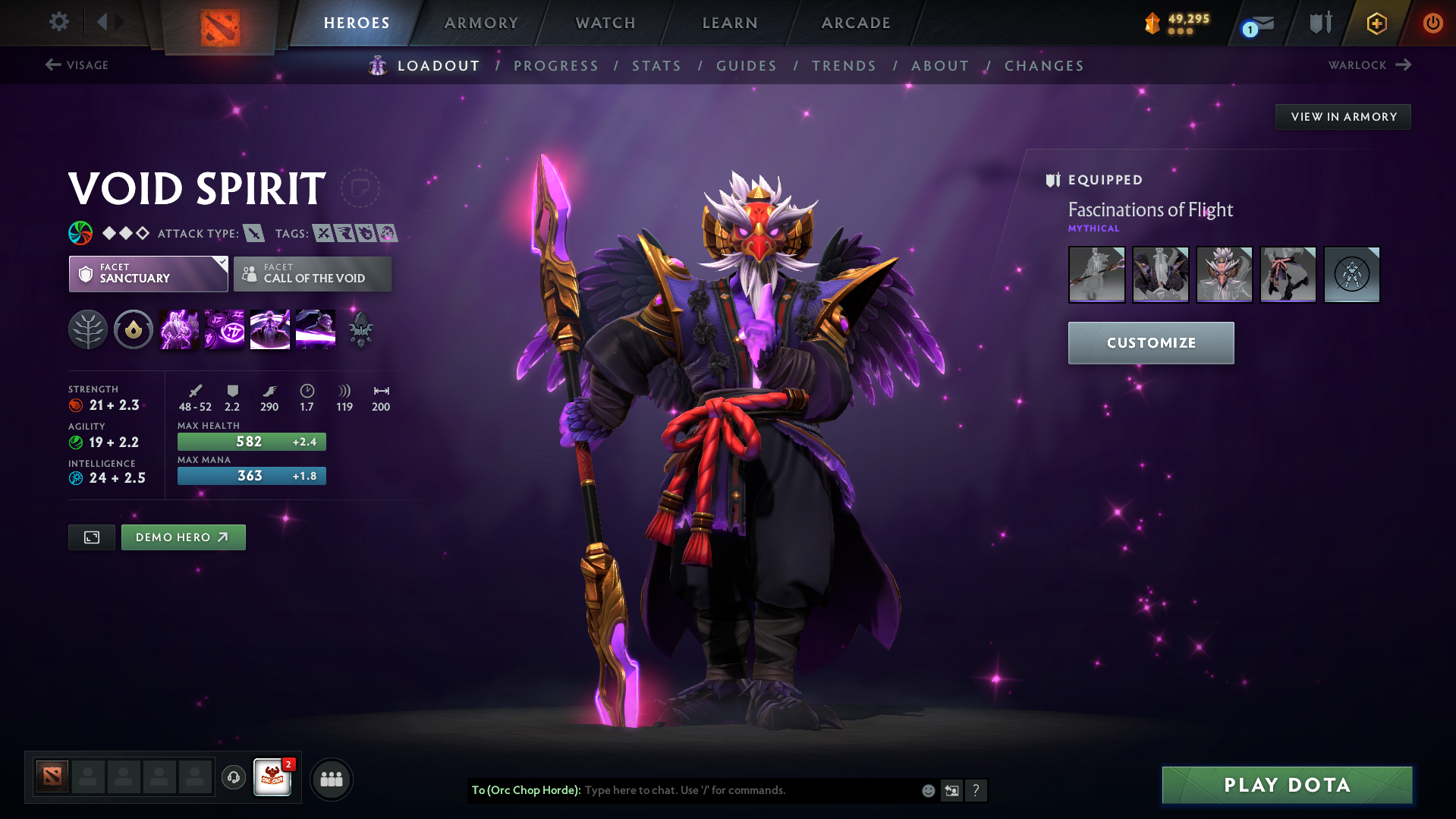
Task: Navigate forward to Warlock hero
Action: coord(1369,65)
